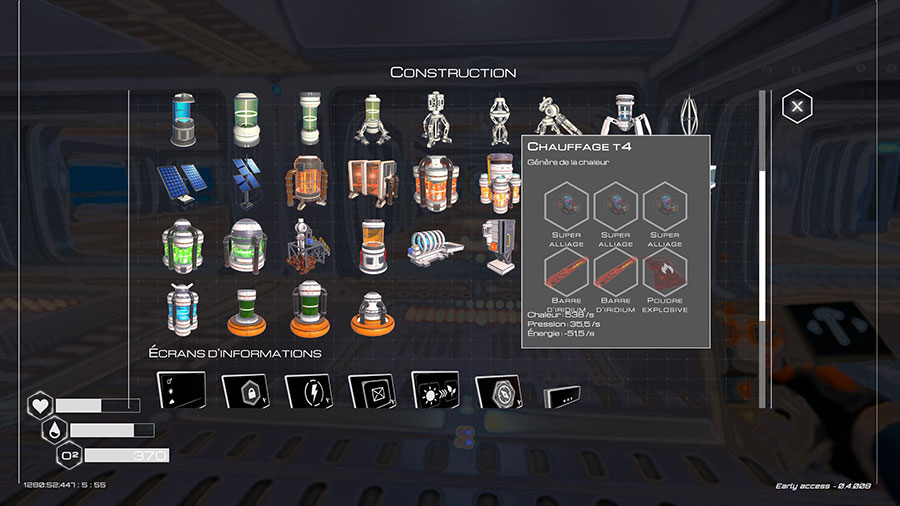900x506 pixels.
Task: Choose the lightning bolt energy screen
Action: tap(306, 390)
